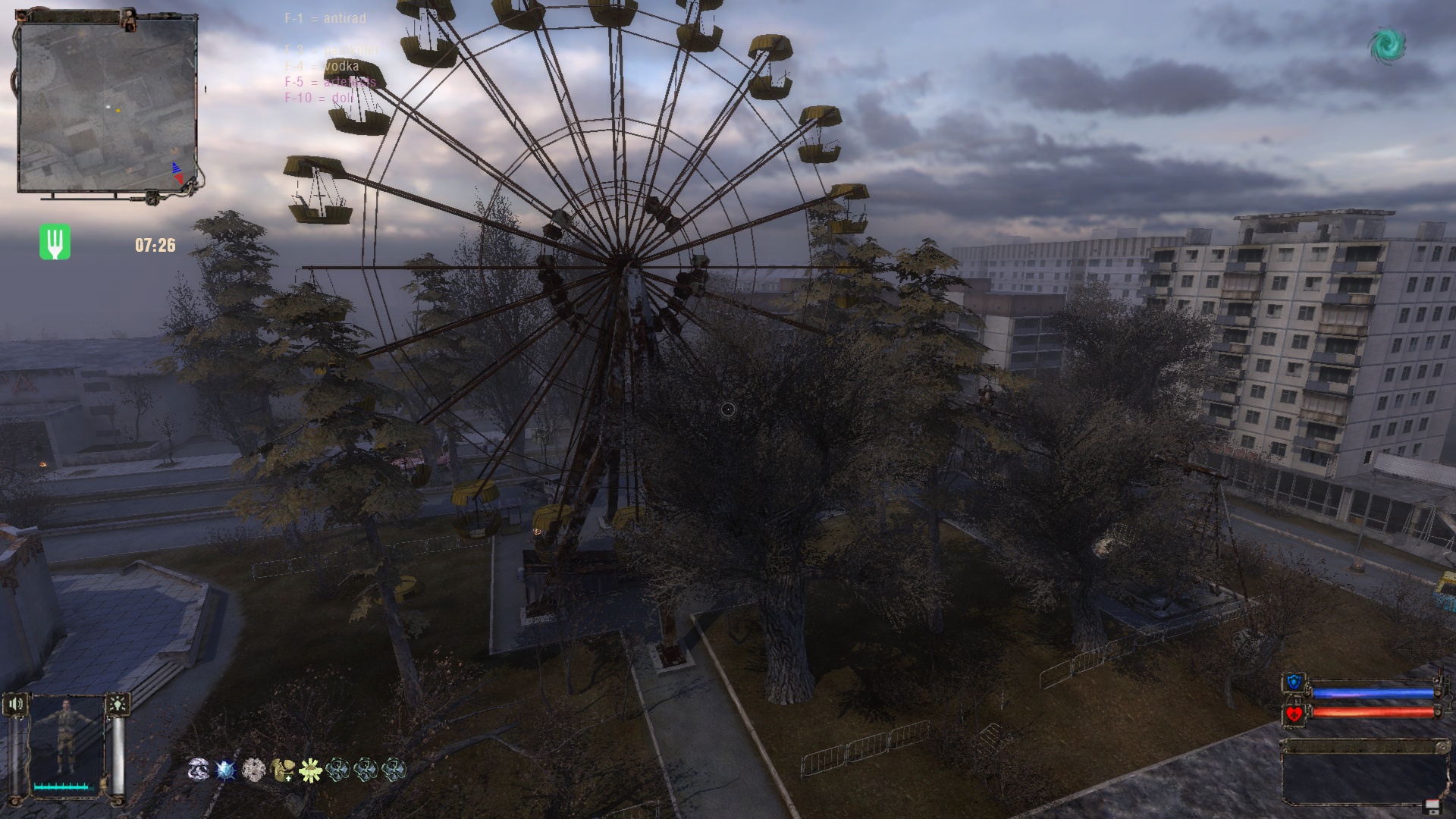Click the floppy disk save icon

(1432, 805)
